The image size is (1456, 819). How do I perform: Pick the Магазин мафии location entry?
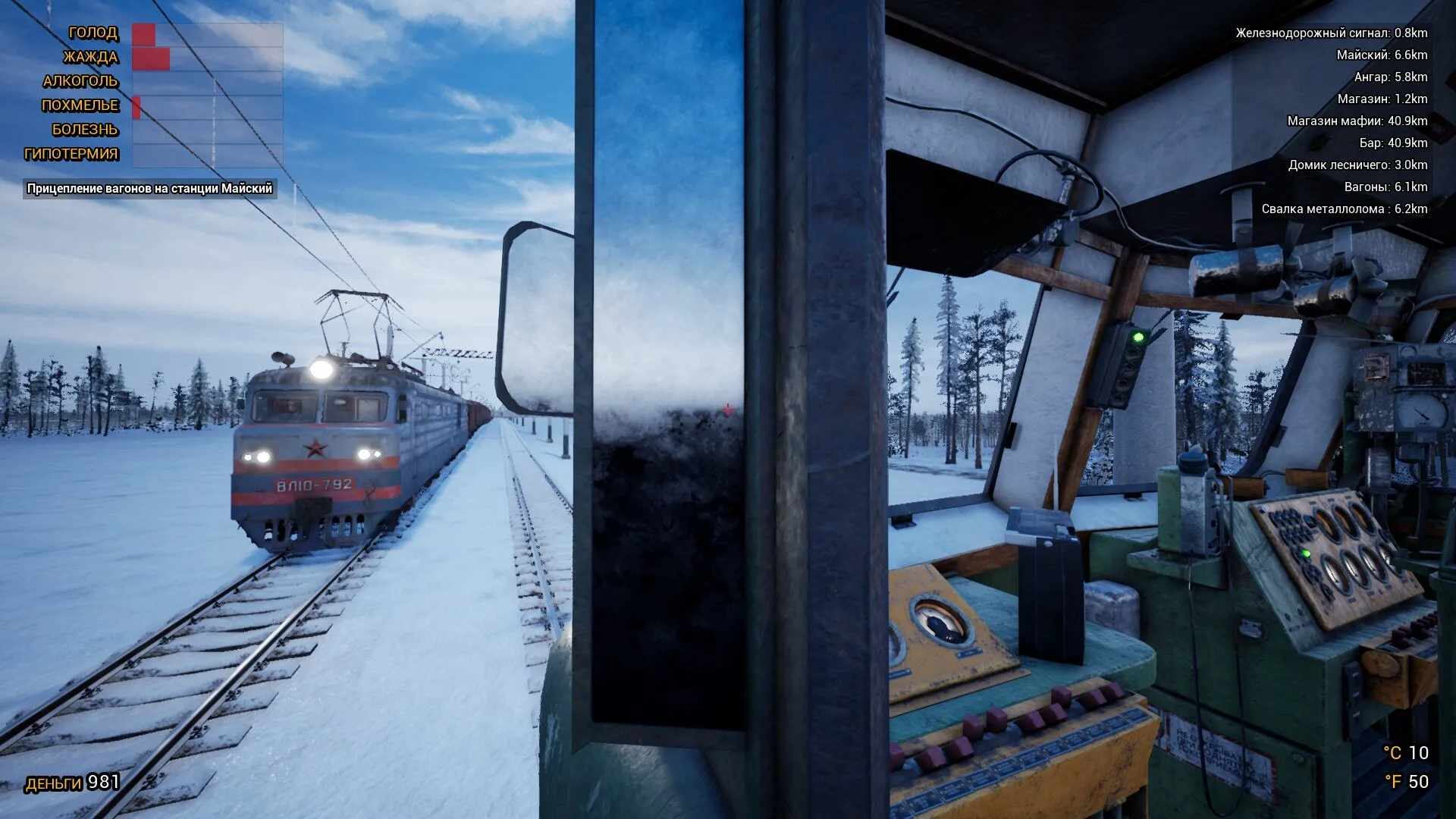pyautogui.click(x=1357, y=121)
